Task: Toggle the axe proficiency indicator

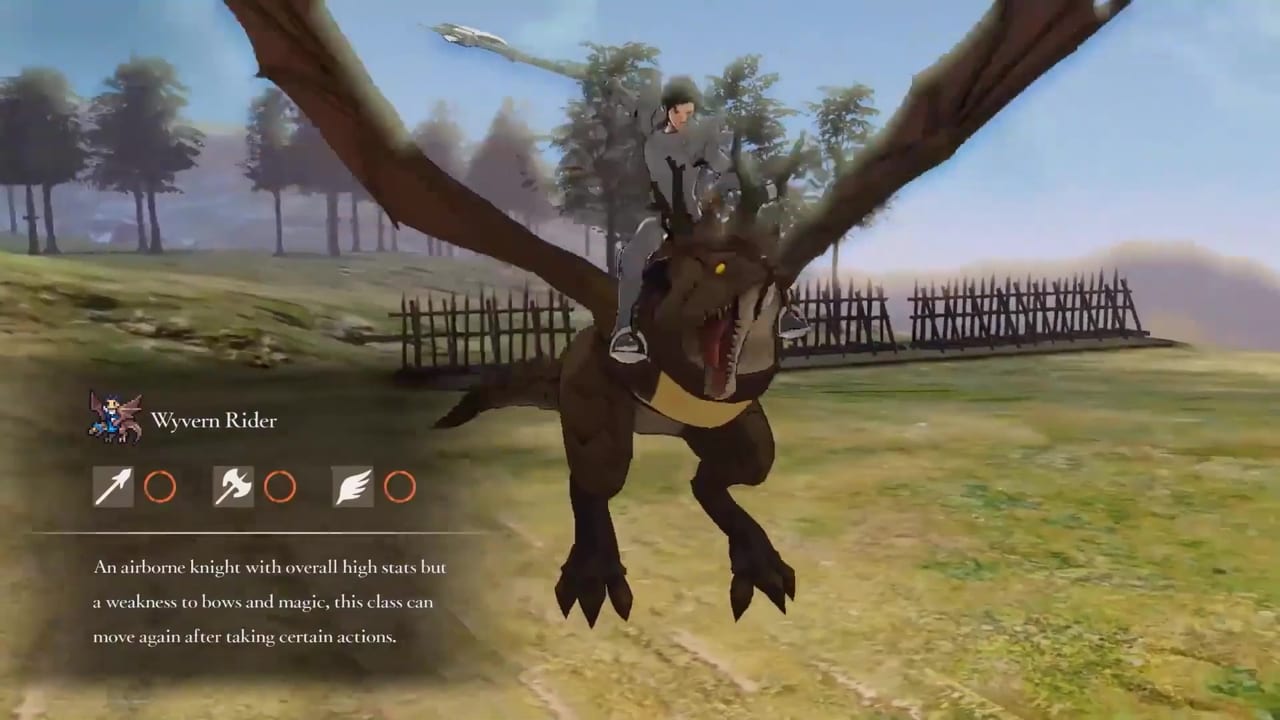Action: [x=232, y=487]
